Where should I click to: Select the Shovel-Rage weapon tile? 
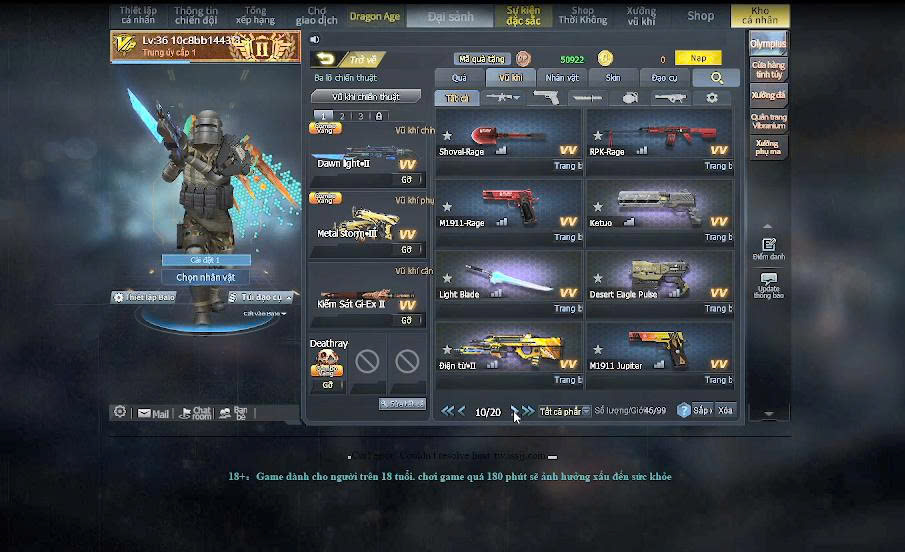(509, 140)
